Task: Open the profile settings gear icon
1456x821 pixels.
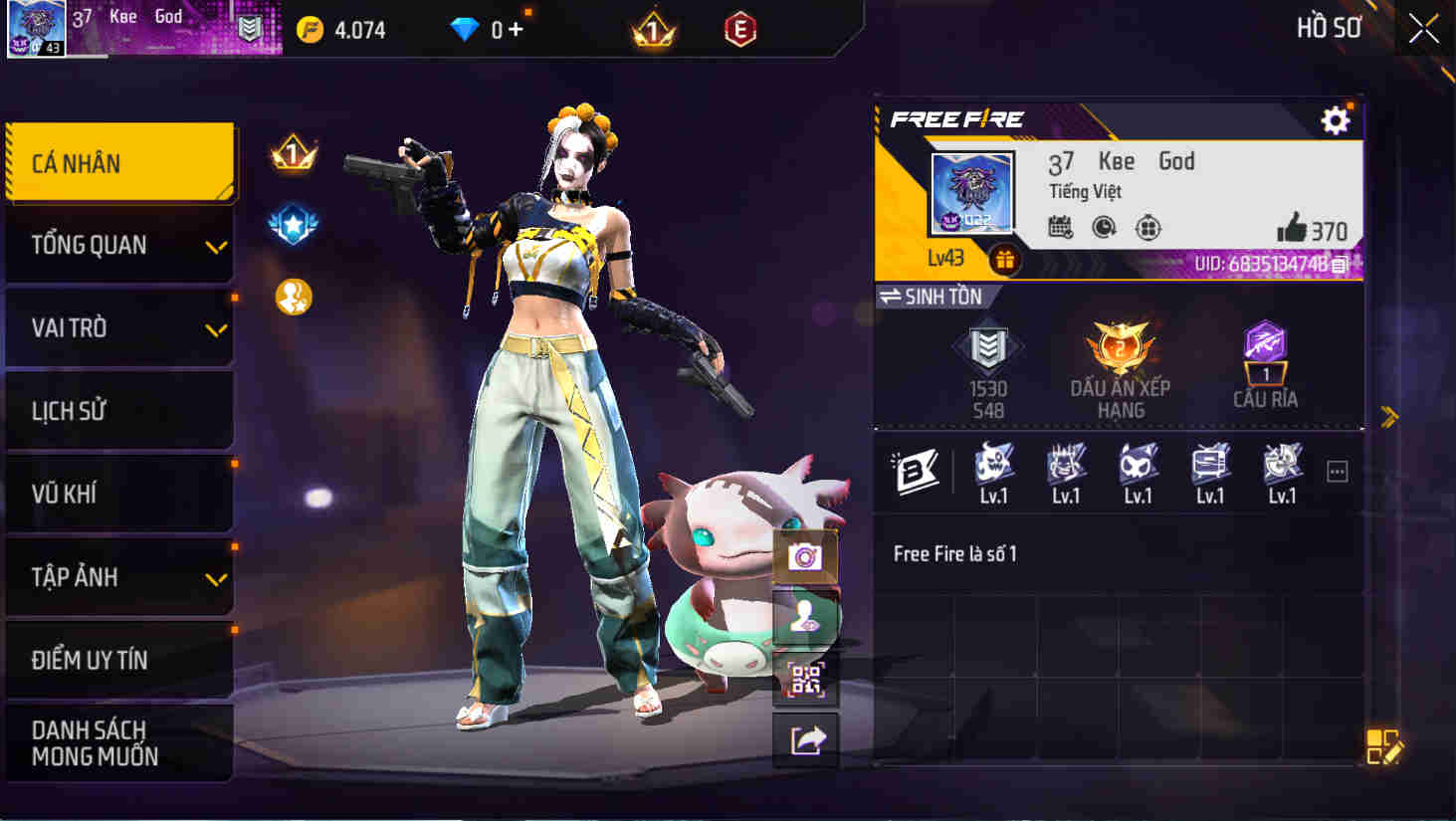Action: (1336, 120)
